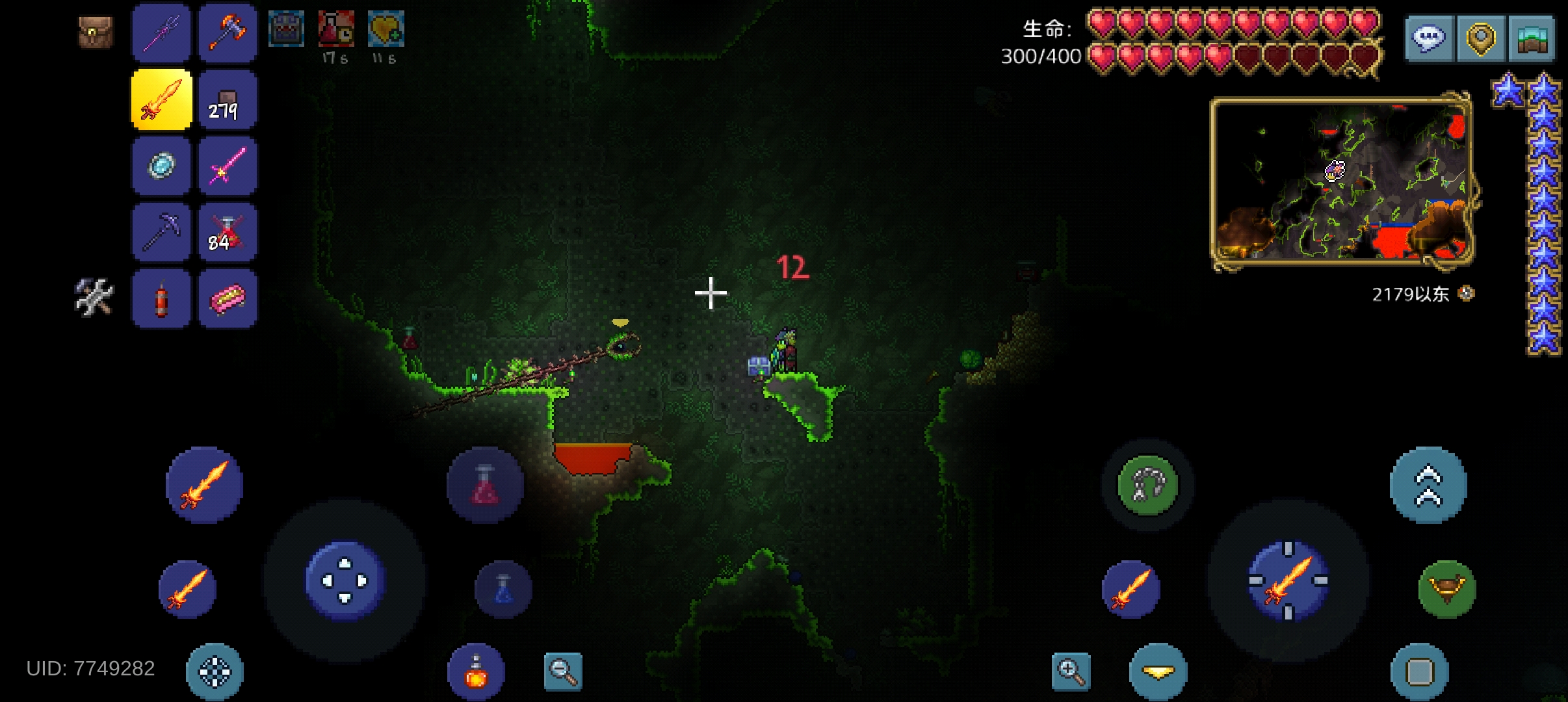Fire the grappling hook button
This screenshot has height=702, width=1568.
click(x=1148, y=485)
